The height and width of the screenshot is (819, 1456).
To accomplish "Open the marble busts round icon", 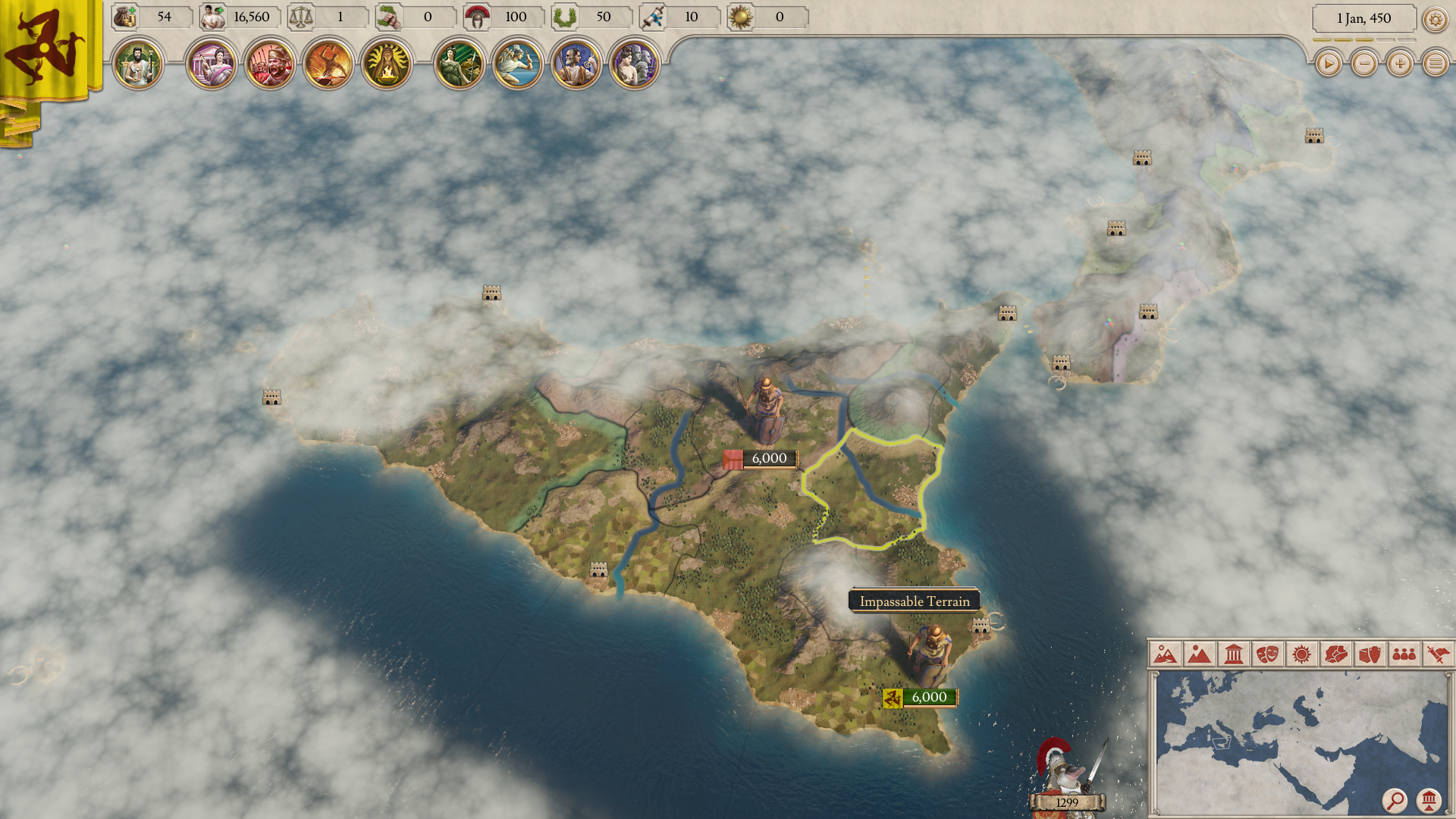I will 635,64.
